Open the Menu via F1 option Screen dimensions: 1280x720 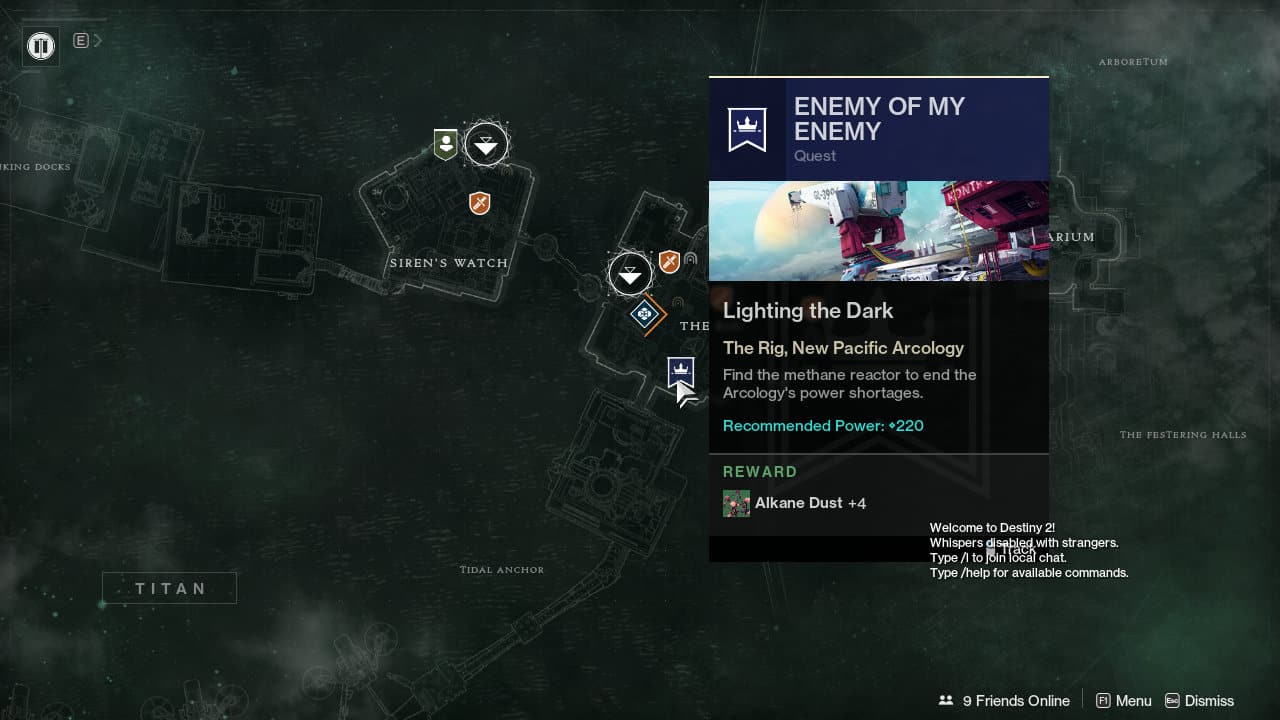coord(1123,700)
